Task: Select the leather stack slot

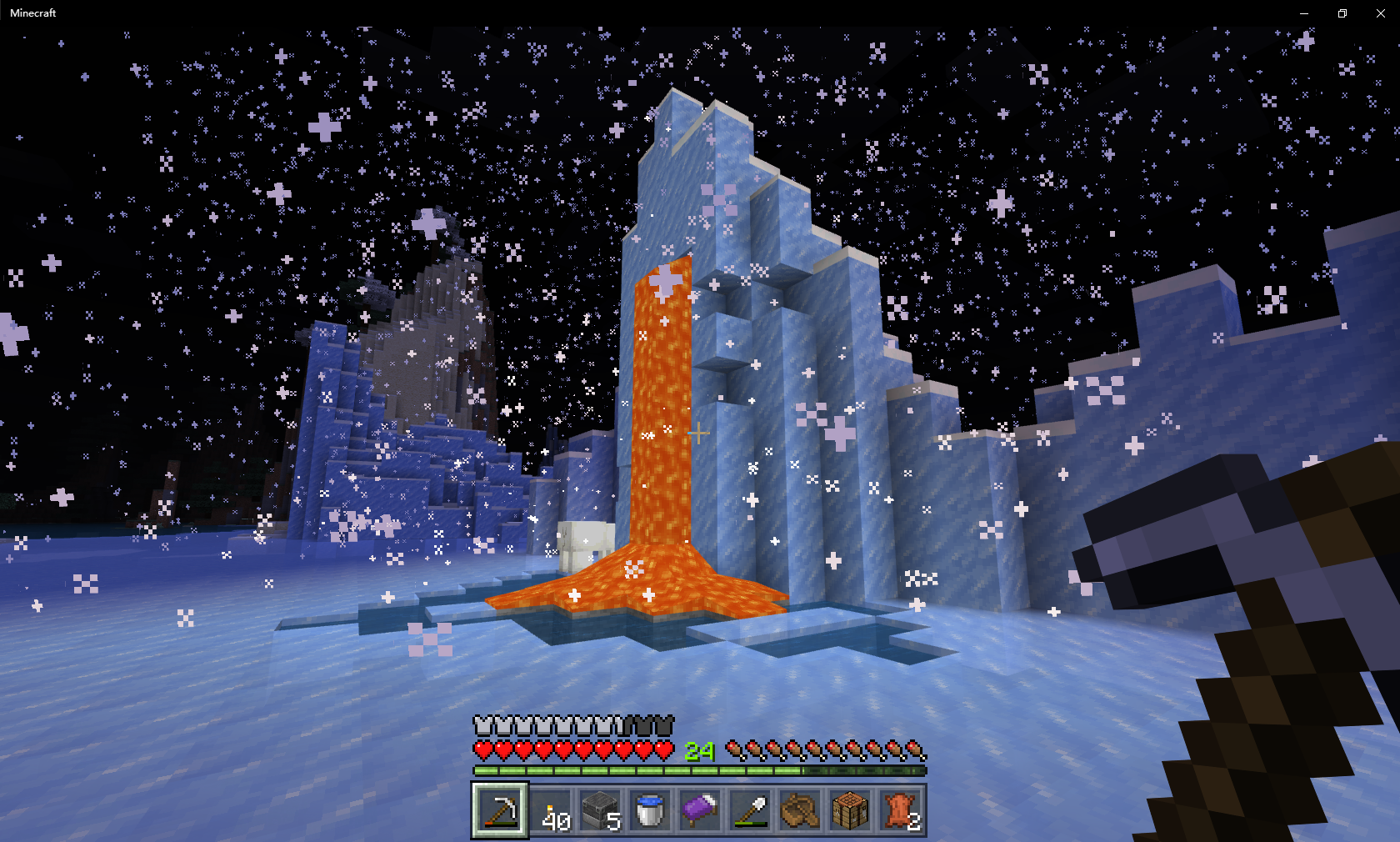Action: pos(900,810)
